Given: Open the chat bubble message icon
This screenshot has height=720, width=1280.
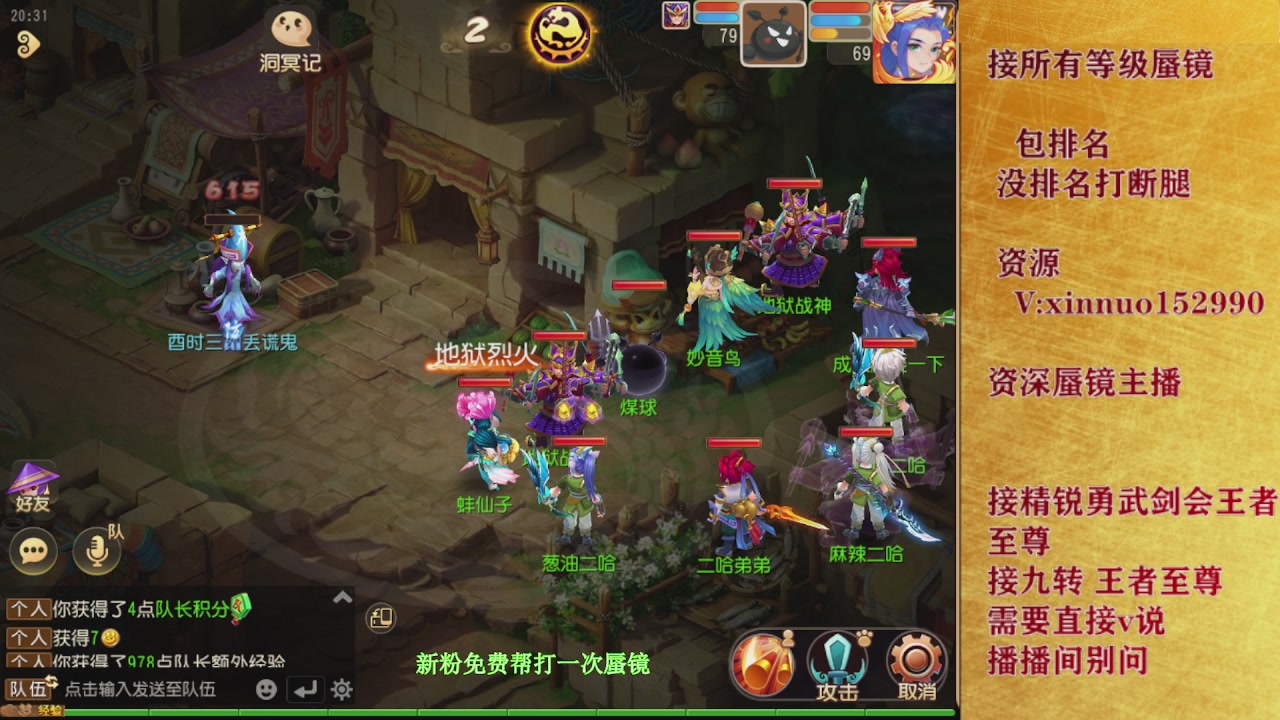Looking at the screenshot, I should pos(32,551).
